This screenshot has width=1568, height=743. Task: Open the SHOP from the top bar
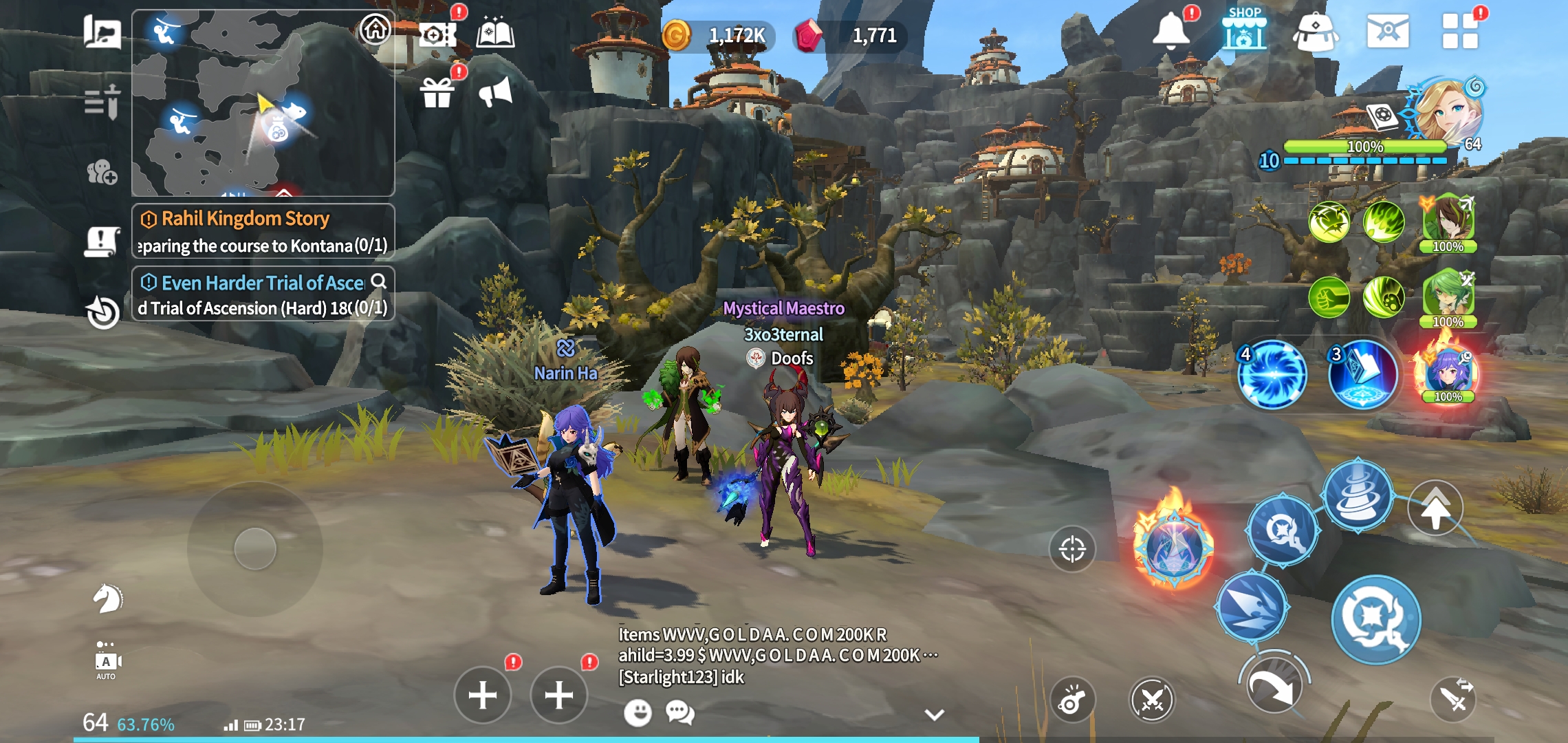[1246, 31]
